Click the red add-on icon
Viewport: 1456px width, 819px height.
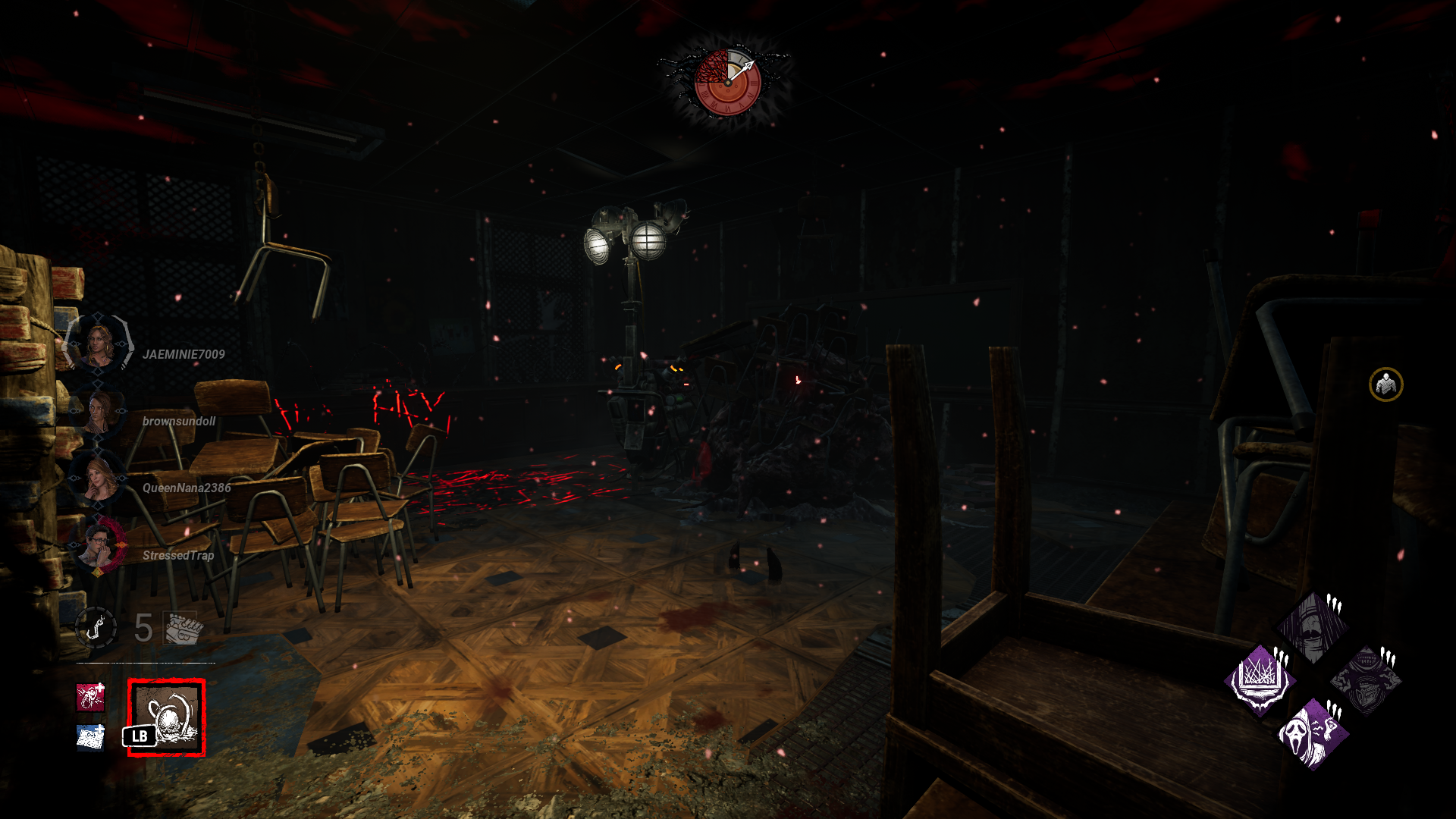[x=91, y=697]
